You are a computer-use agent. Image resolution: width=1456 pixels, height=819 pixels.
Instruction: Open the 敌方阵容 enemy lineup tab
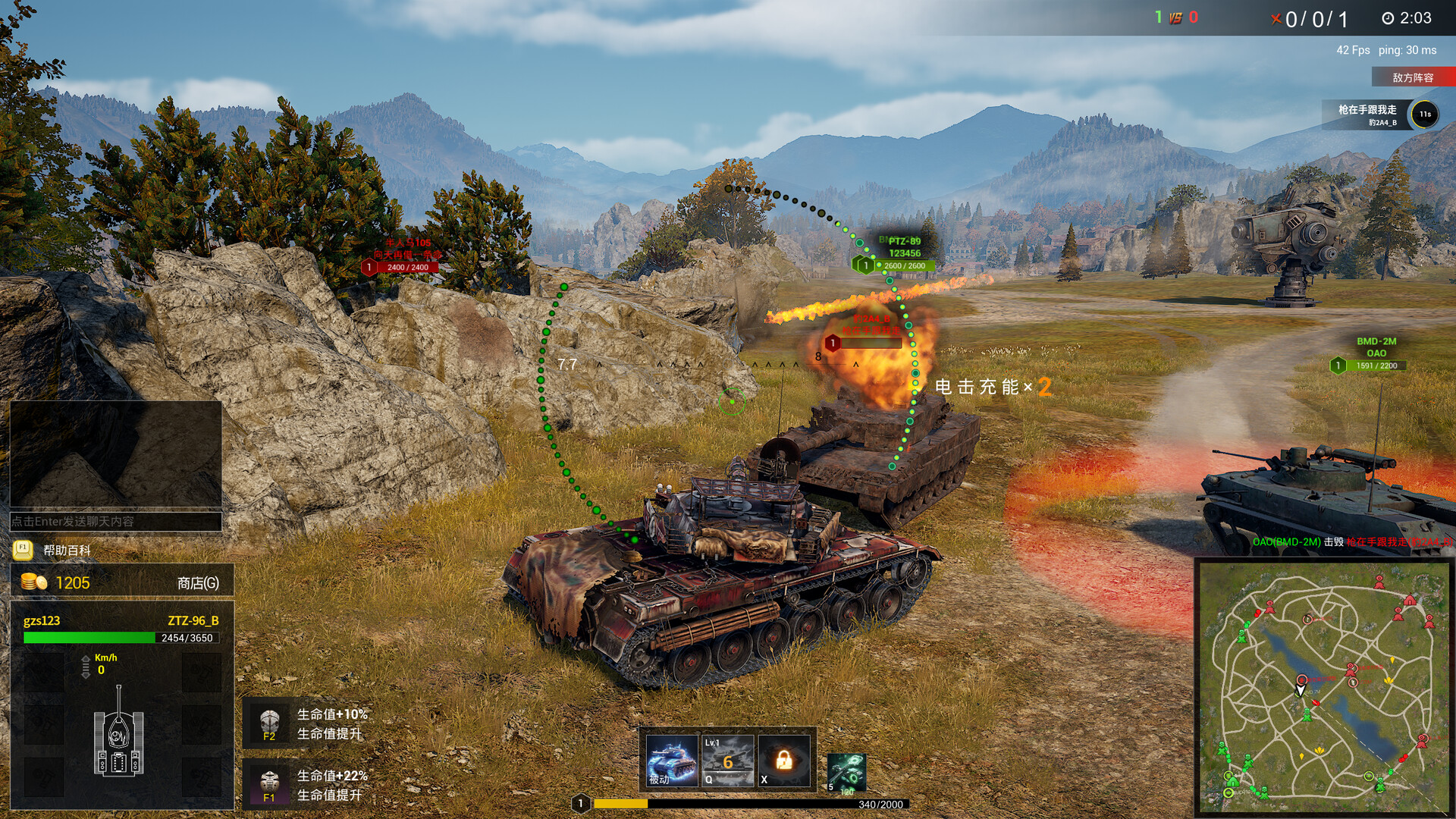pos(1413,77)
